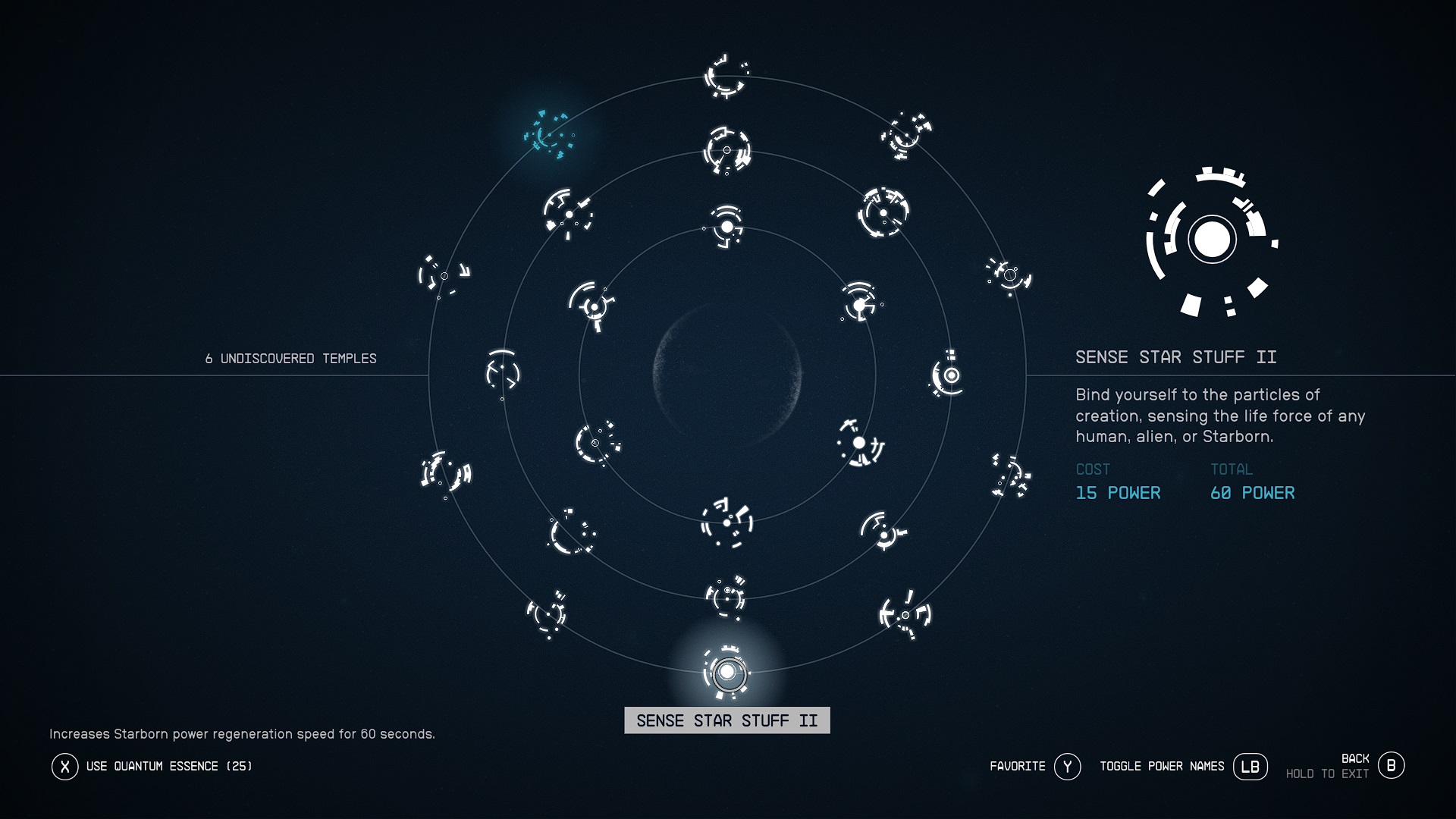Open the glowing blue undiscovered power icon
1456x819 pixels.
550,136
